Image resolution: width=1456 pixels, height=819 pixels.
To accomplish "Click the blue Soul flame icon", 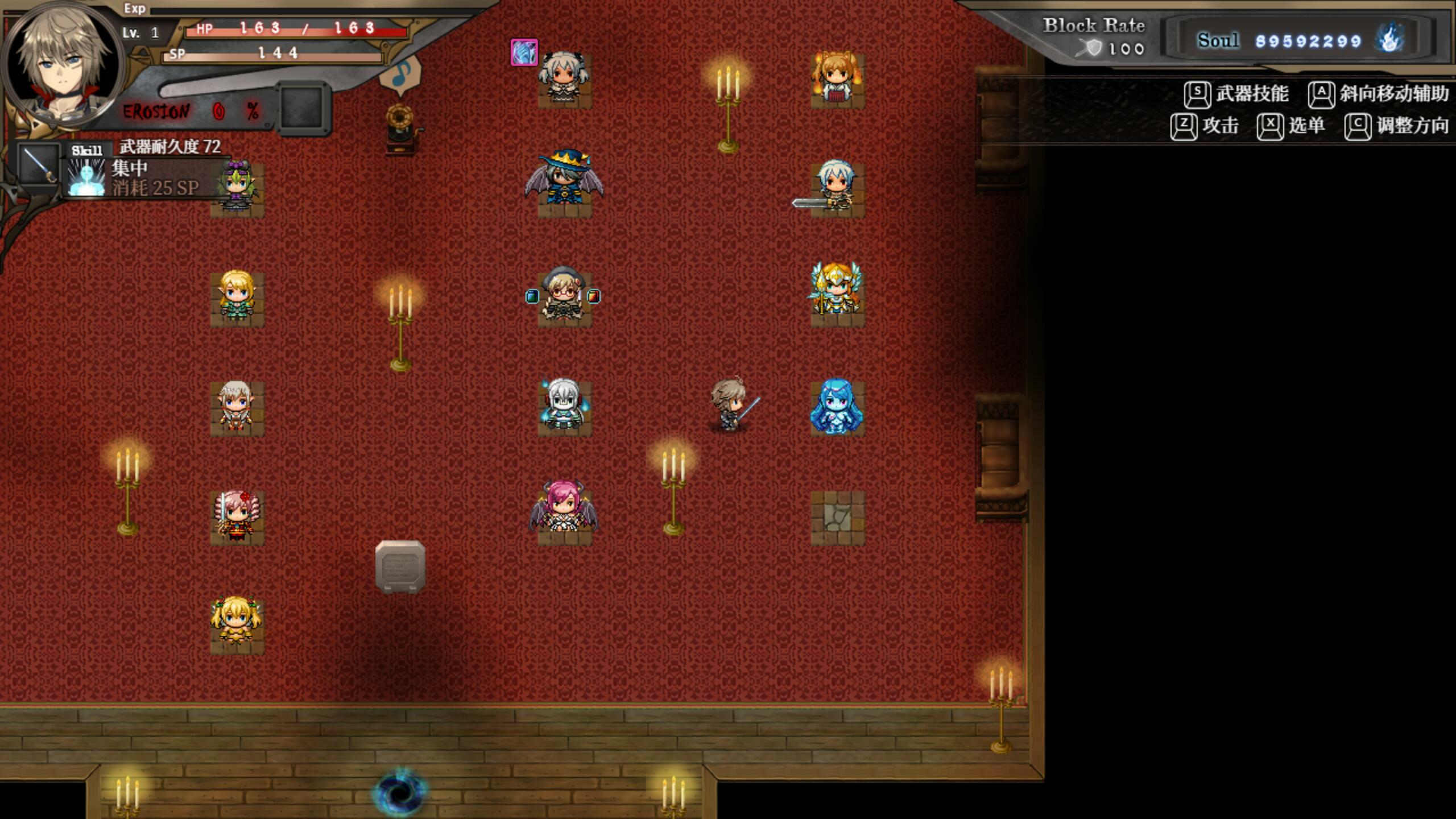I will click(1389, 40).
